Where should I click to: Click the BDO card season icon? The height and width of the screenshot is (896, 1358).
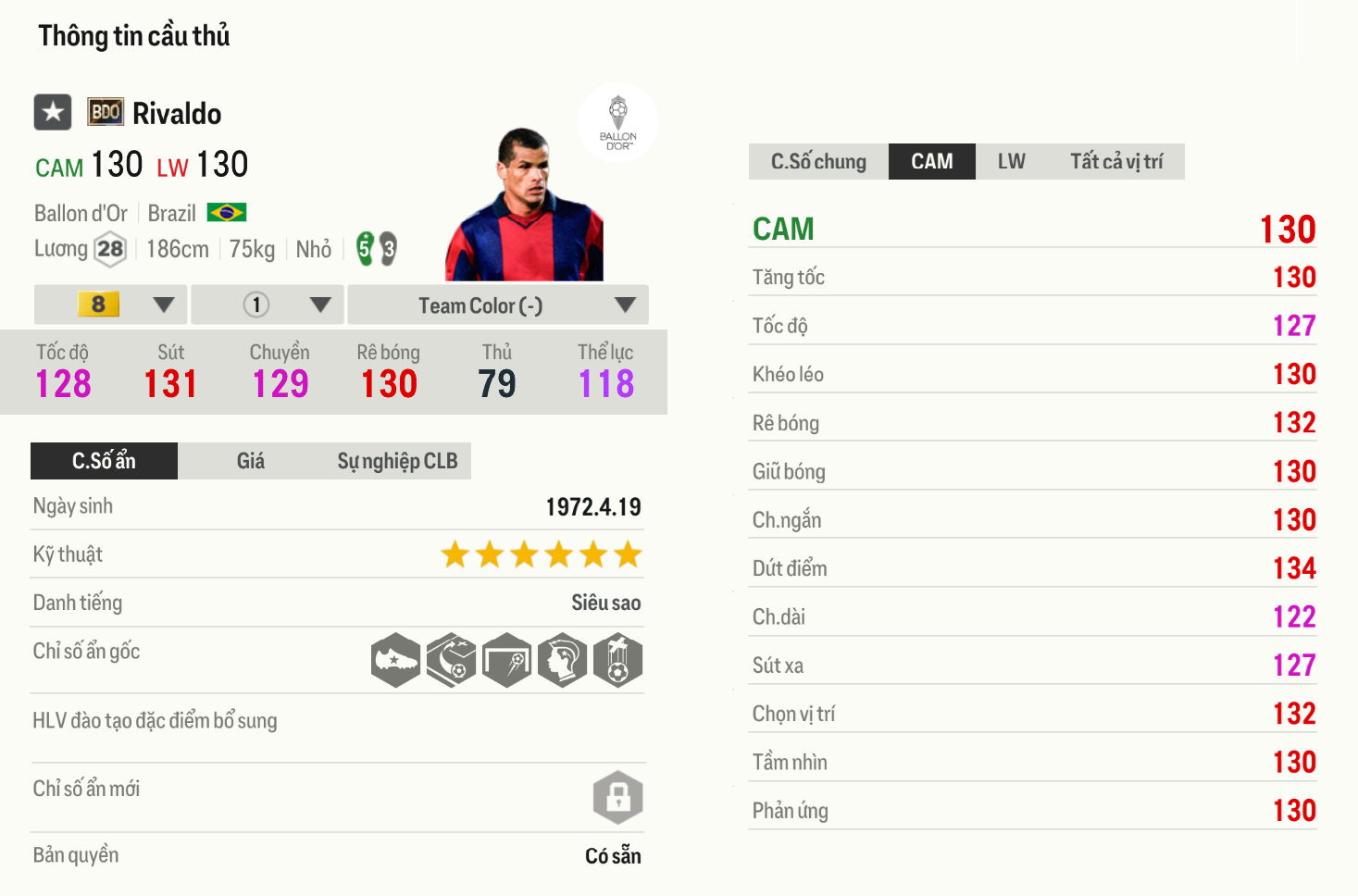click(x=105, y=111)
